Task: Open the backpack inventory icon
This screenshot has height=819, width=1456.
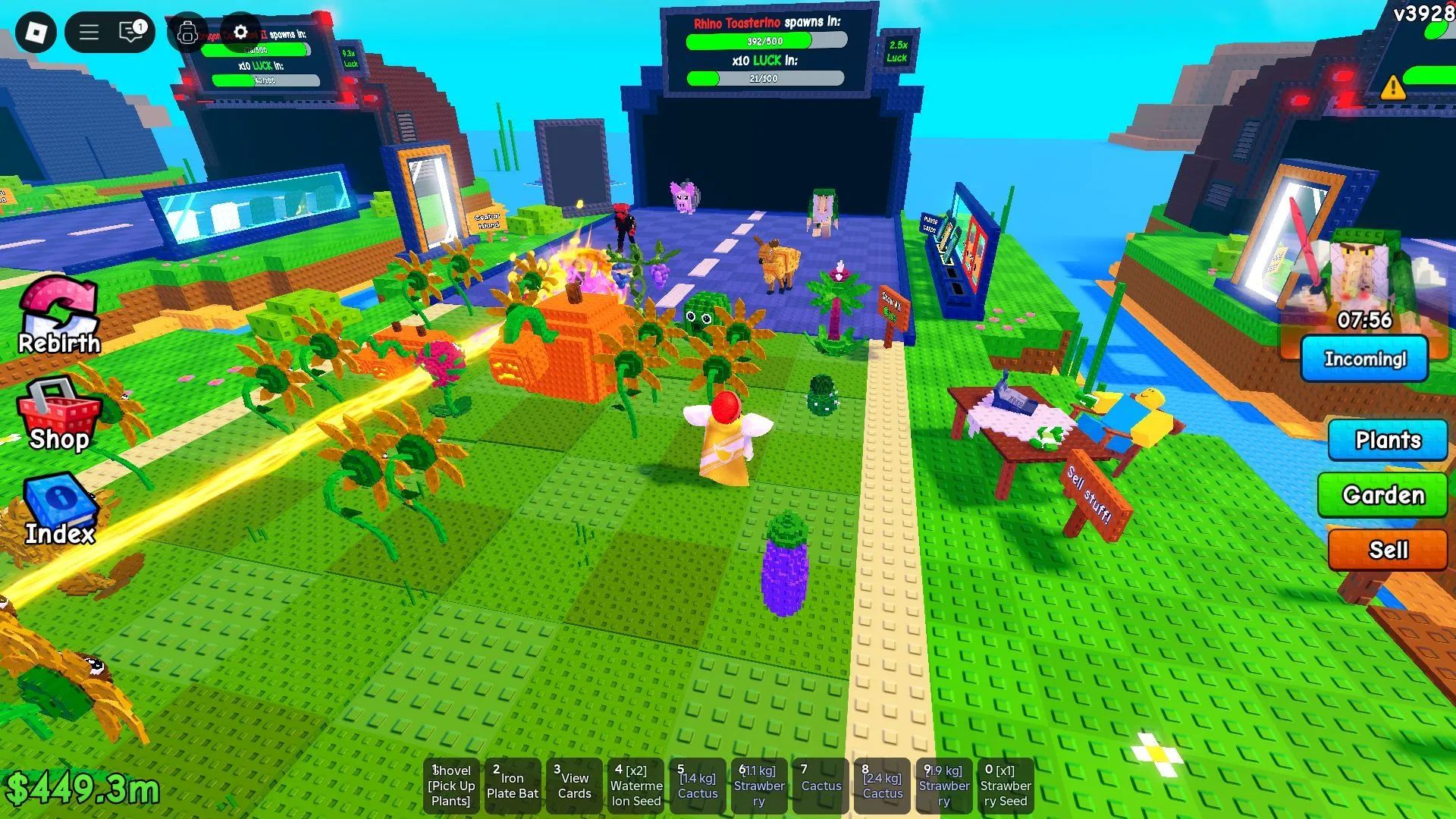Action: pyautogui.click(x=187, y=33)
